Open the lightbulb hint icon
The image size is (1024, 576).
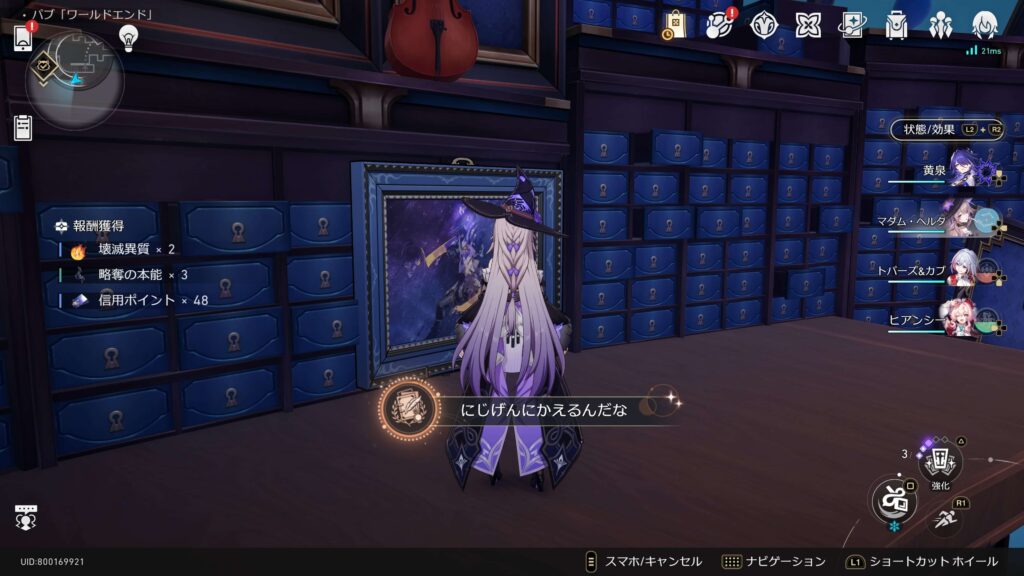128,37
